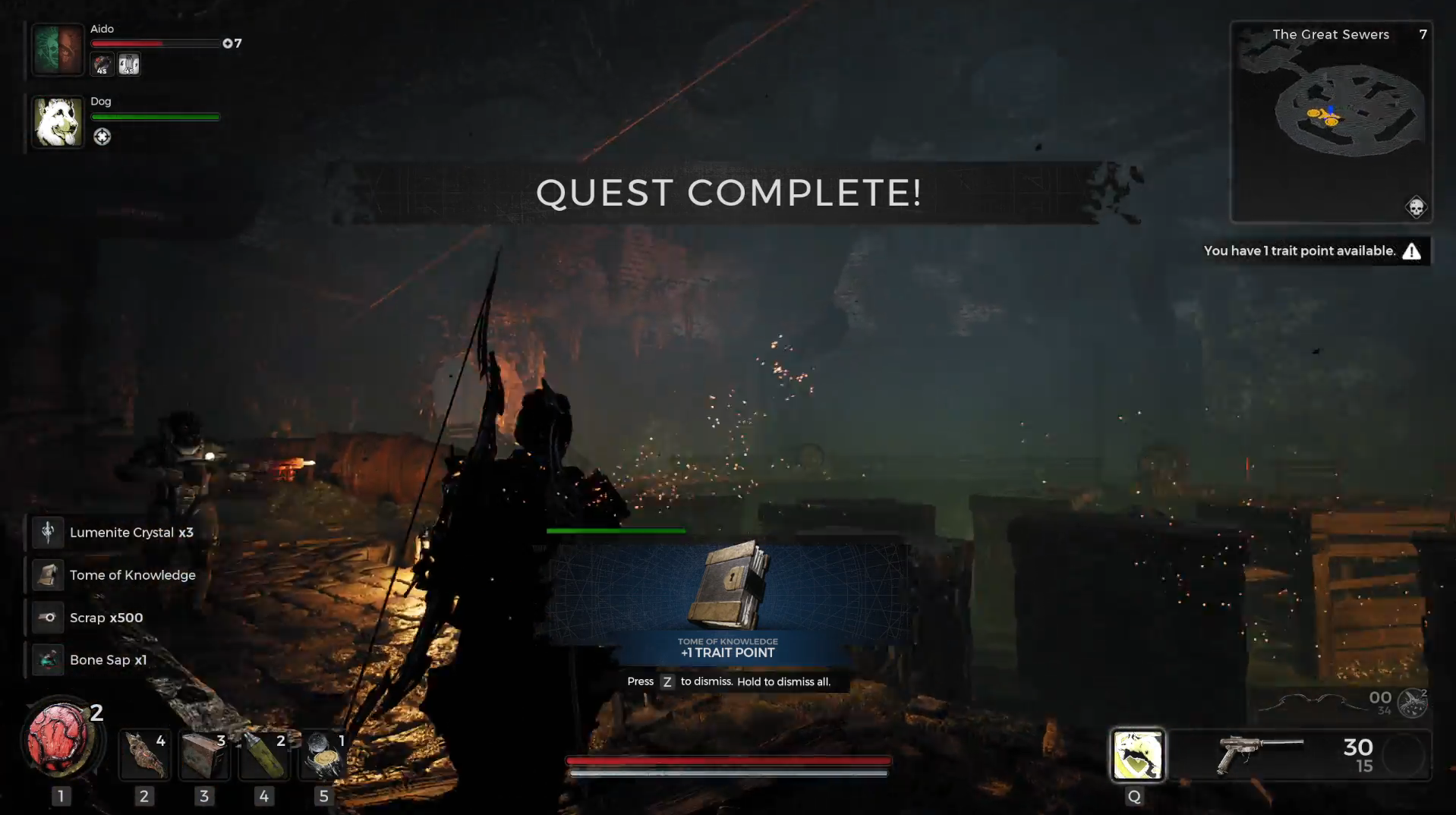Viewport: 1456px width, 815px height.
Task: Select consumable slot 3 ammo box
Action: pyautogui.click(x=203, y=755)
